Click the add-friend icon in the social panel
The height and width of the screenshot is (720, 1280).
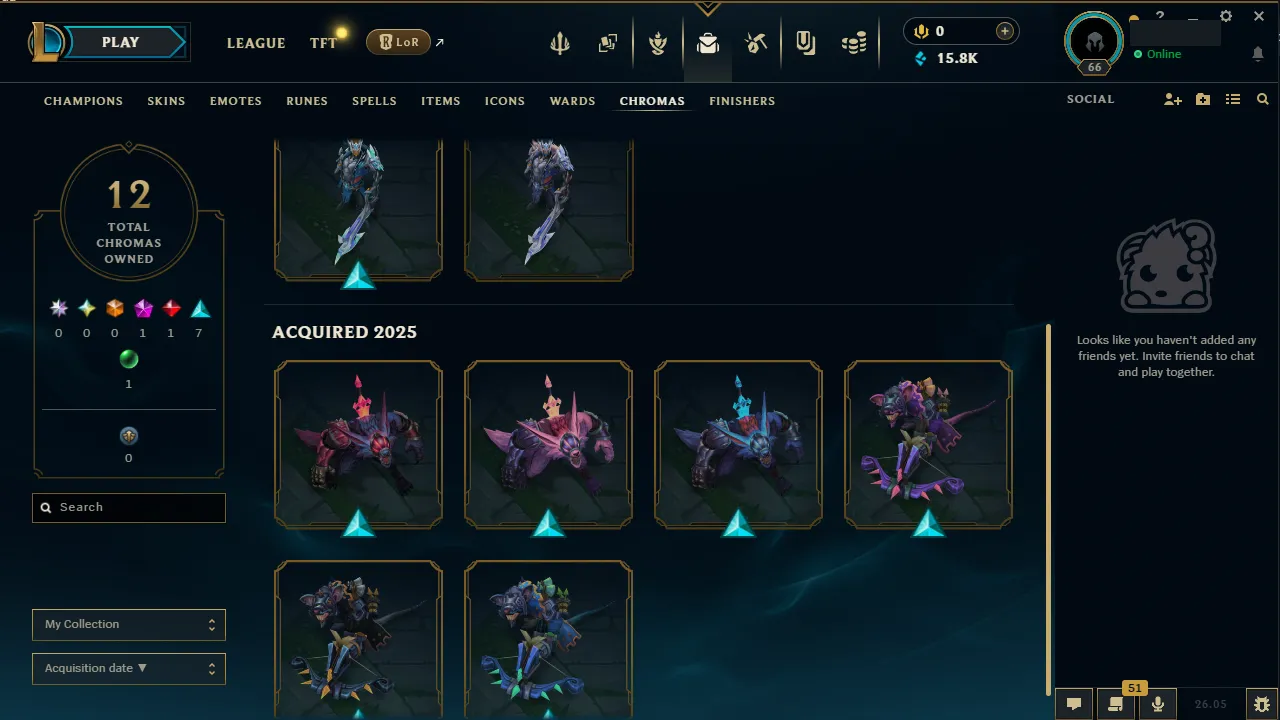[x=1172, y=100]
